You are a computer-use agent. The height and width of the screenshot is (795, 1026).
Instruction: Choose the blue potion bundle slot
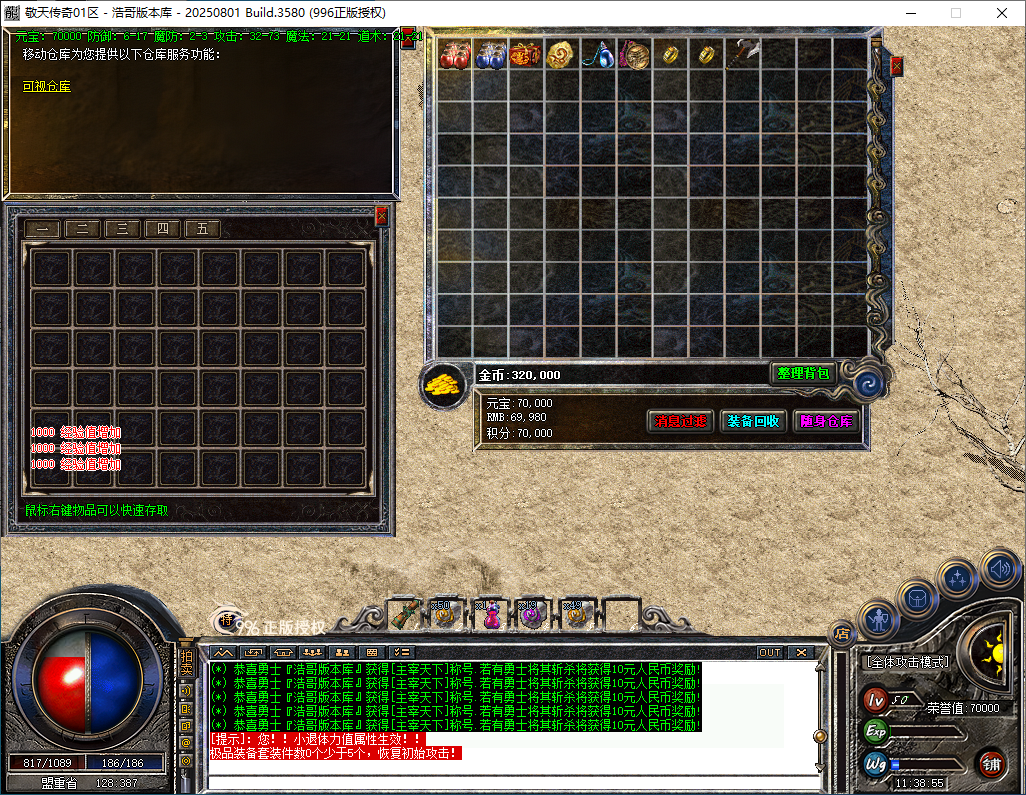[x=490, y=54]
